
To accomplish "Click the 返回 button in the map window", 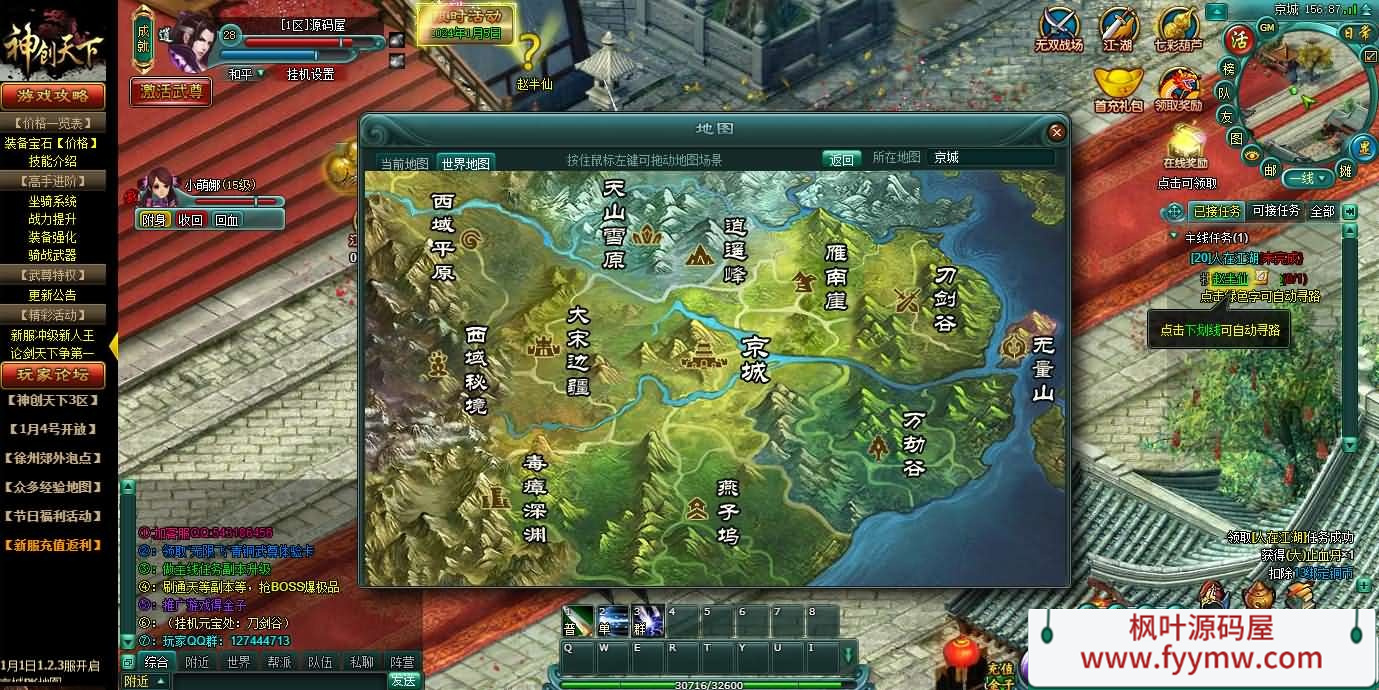I will click(842, 159).
